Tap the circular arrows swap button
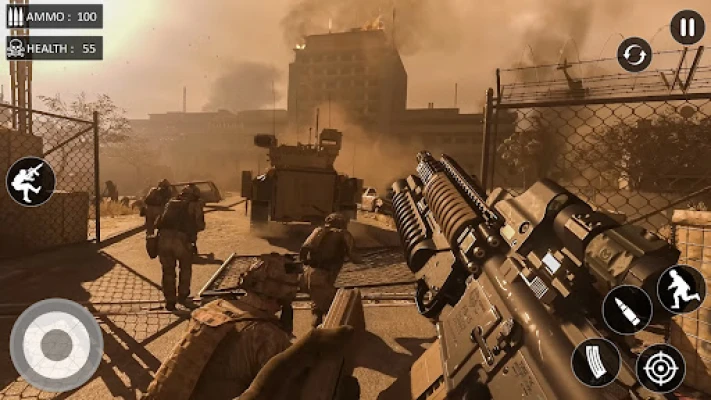Screen dimensions: 711x400 point(634,54)
